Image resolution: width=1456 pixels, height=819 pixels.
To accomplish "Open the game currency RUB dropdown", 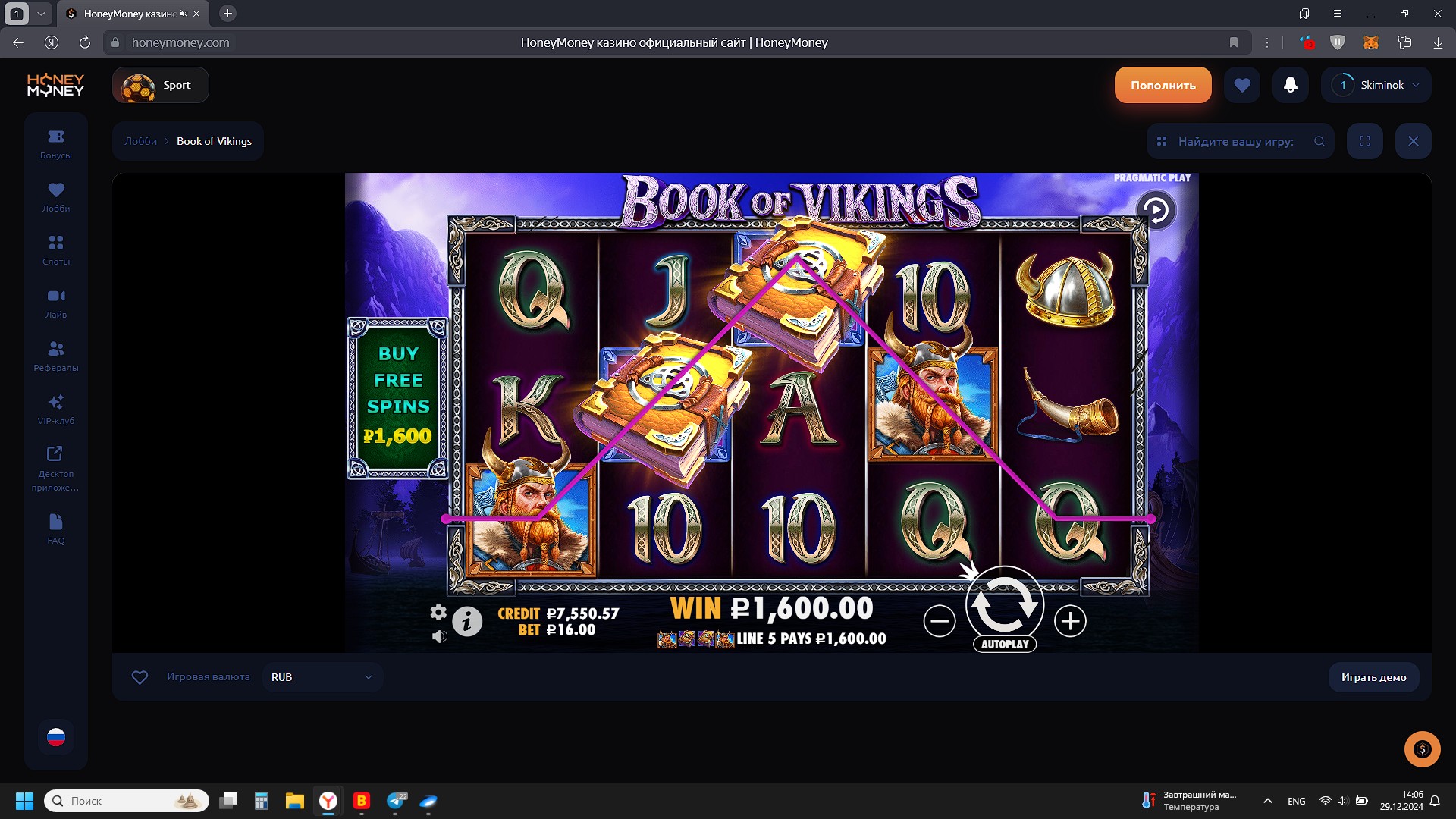I will [322, 677].
